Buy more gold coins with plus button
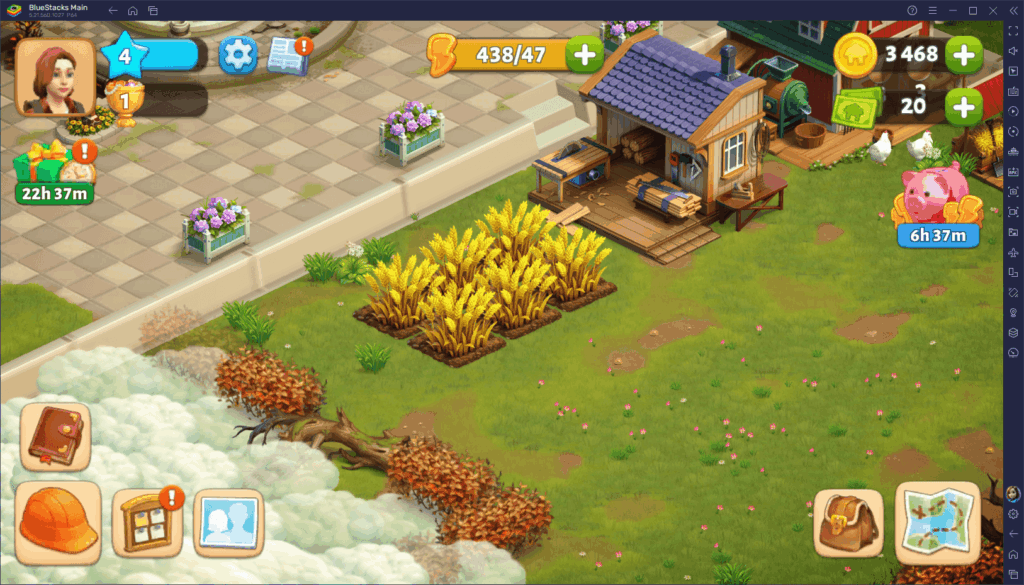Screen dimensions: 1024x585 pos(963,54)
